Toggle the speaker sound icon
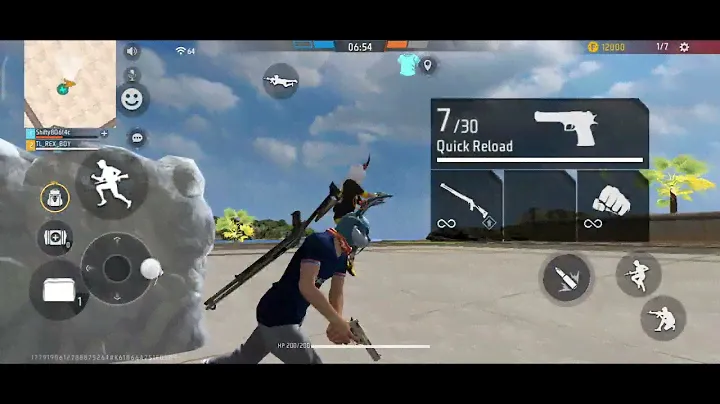Viewport: 720px width, 404px height. coord(131,51)
